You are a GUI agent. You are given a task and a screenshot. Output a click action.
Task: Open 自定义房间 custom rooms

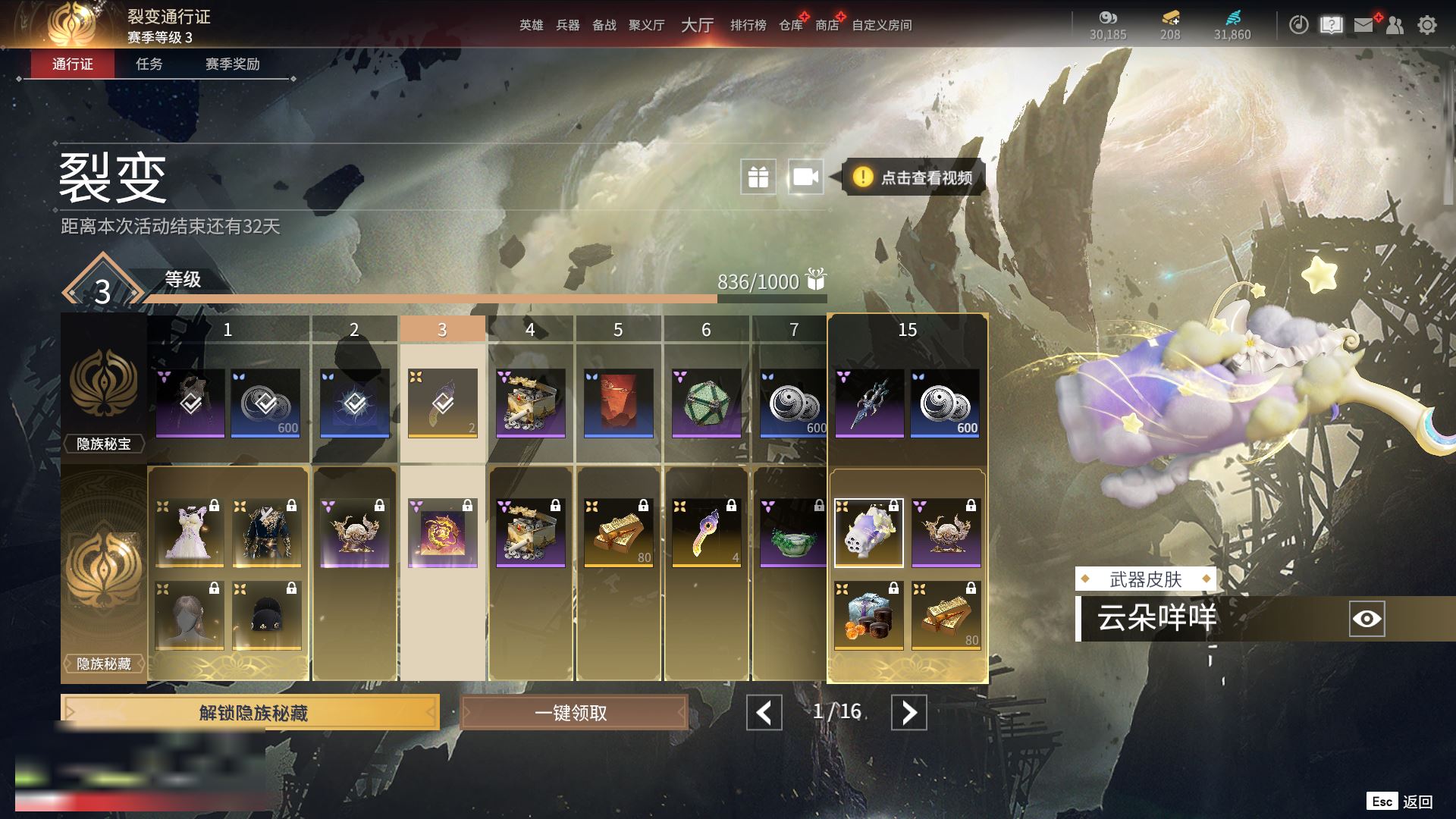point(881,25)
